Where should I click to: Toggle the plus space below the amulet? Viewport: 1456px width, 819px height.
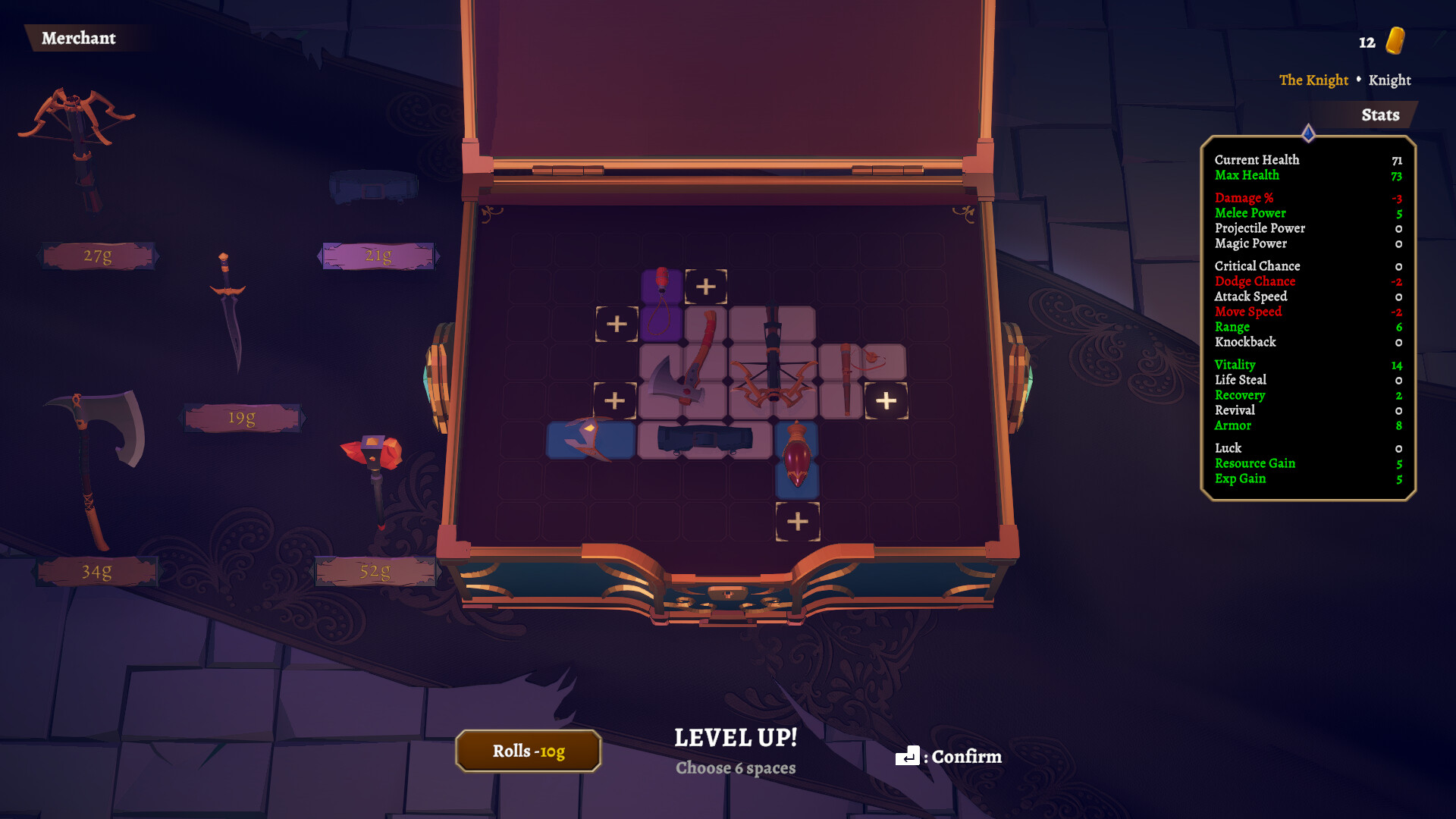click(x=799, y=521)
